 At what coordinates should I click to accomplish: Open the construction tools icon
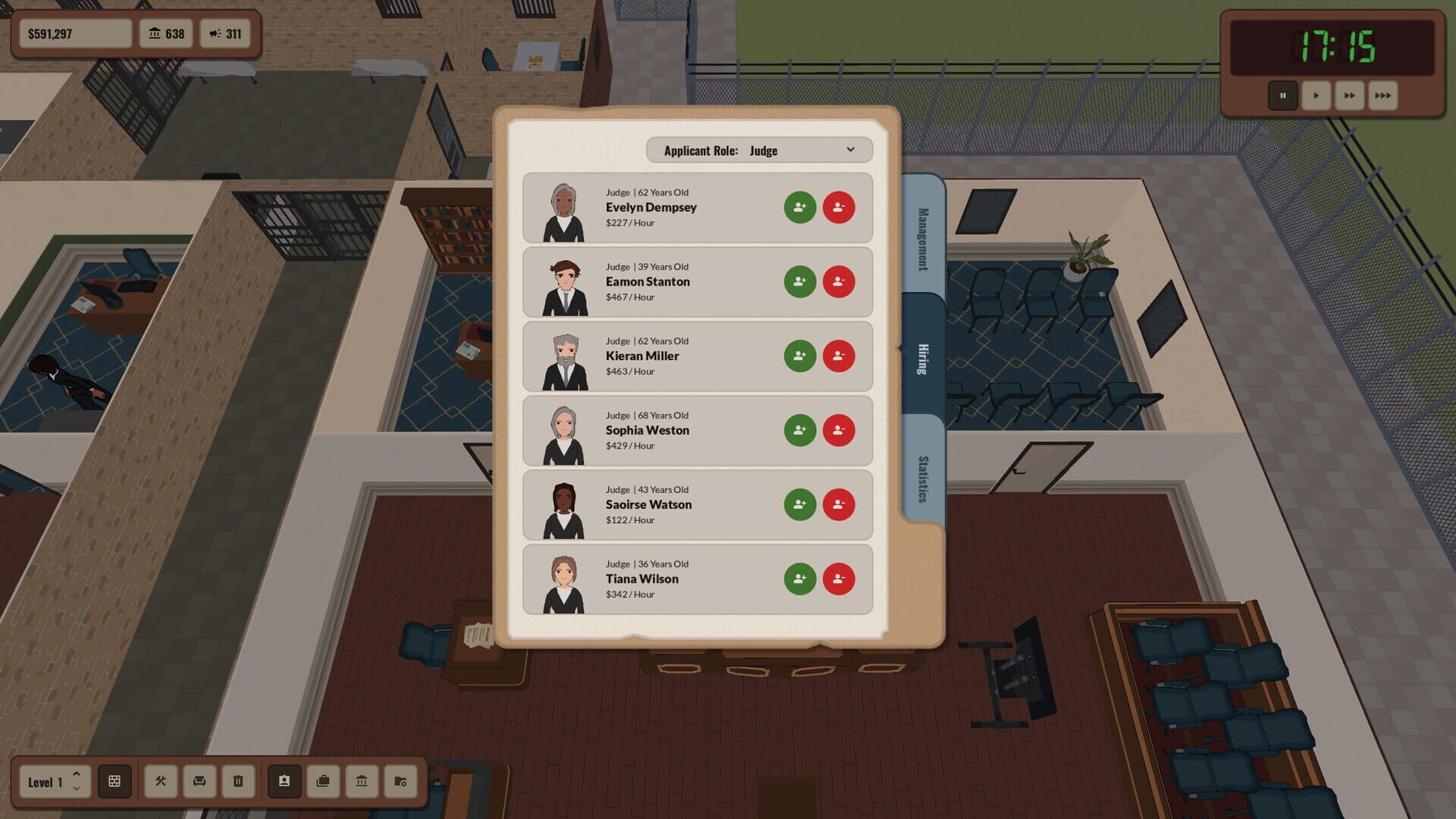coord(161,782)
